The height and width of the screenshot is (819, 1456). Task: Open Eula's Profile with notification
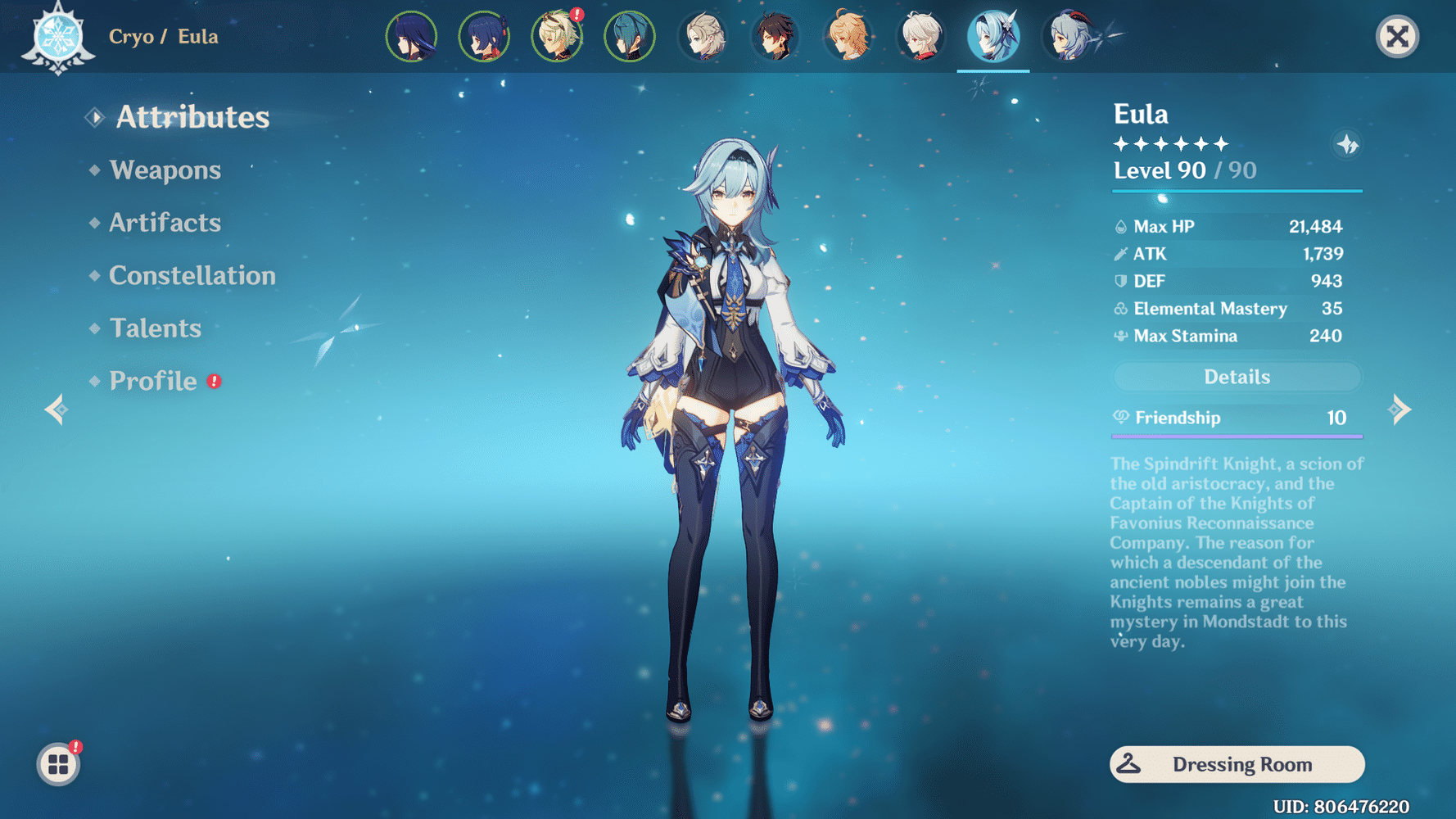pos(152,381)
